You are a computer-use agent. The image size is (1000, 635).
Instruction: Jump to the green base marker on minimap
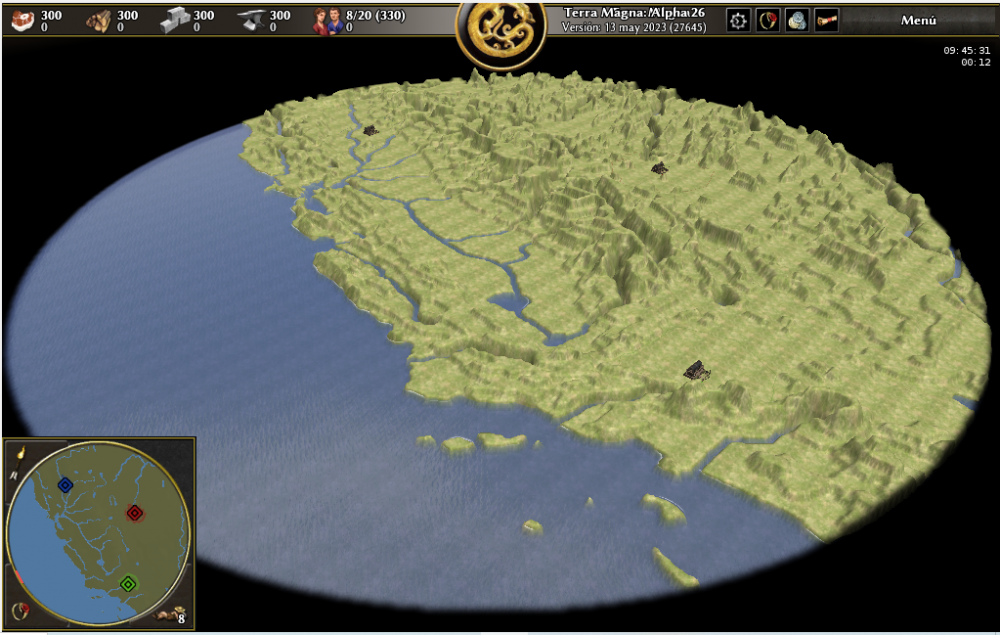[x=127, y=583]
